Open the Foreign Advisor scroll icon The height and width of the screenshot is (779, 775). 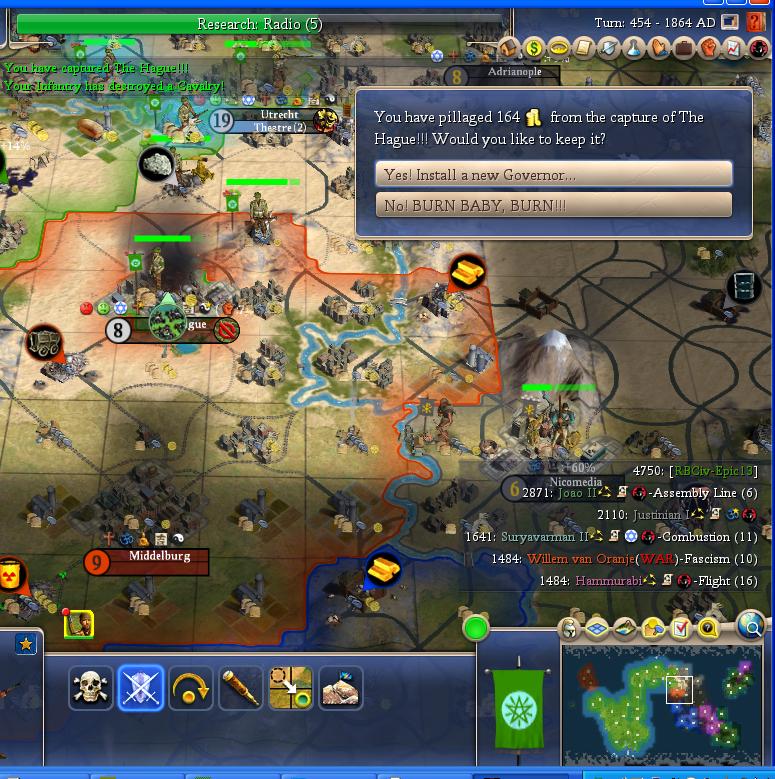click(x=584, y=48)
